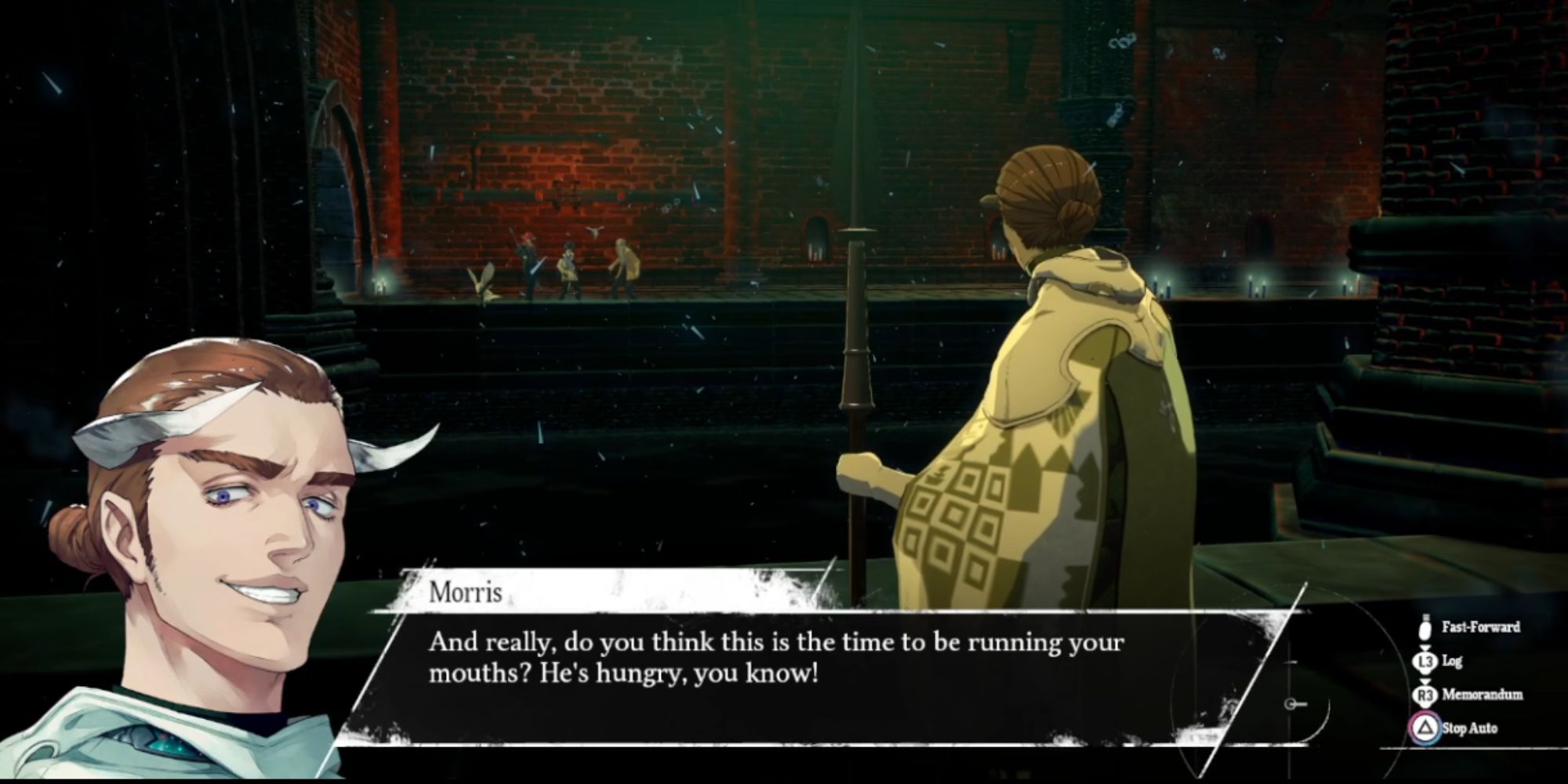Tap the Triangle button icon for Stop Auto
Viewport: 1568px width, 784px height.
[x=1425, y=727]
